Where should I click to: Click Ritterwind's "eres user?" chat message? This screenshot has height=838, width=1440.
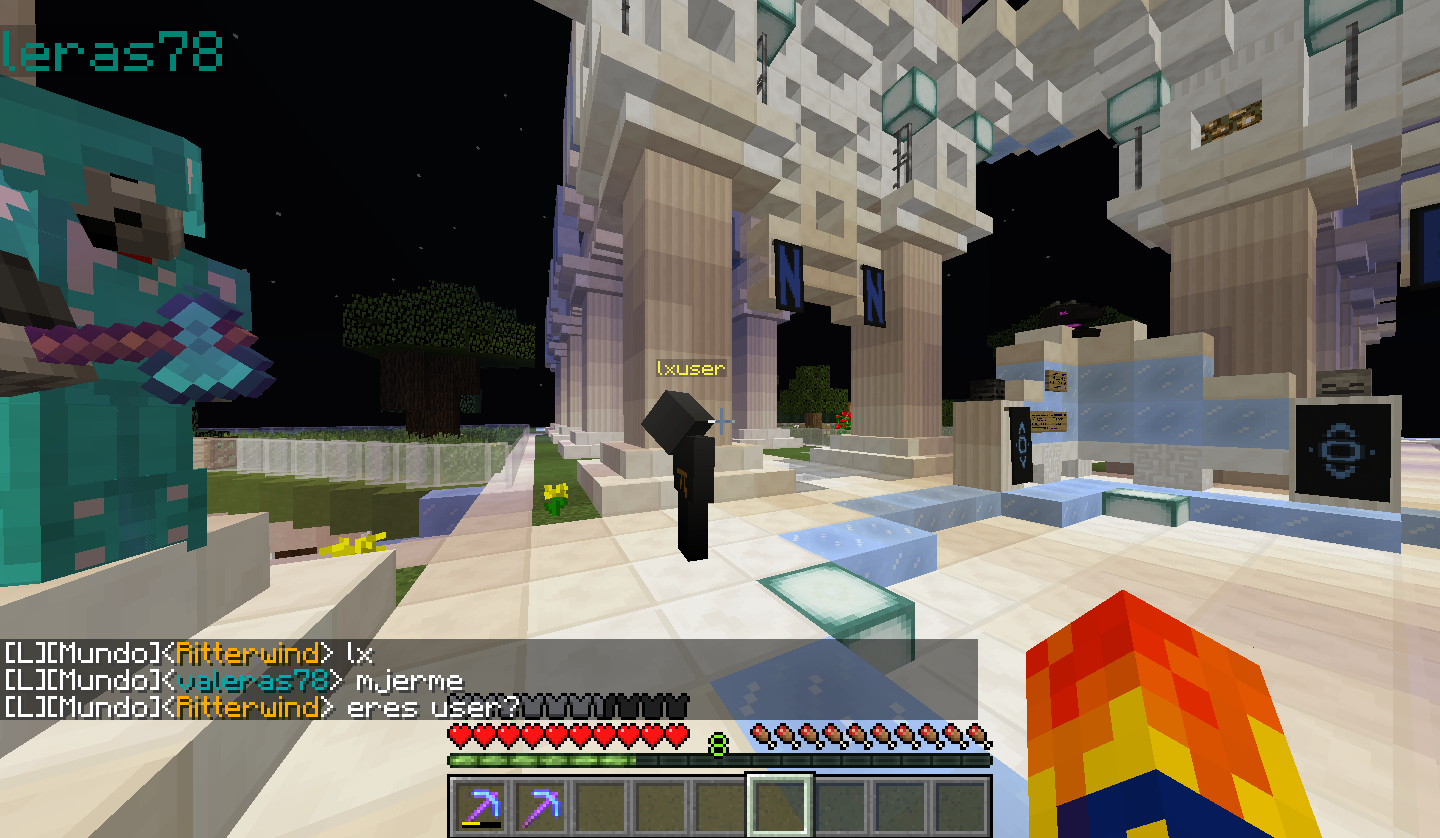[x=432, y=708]
